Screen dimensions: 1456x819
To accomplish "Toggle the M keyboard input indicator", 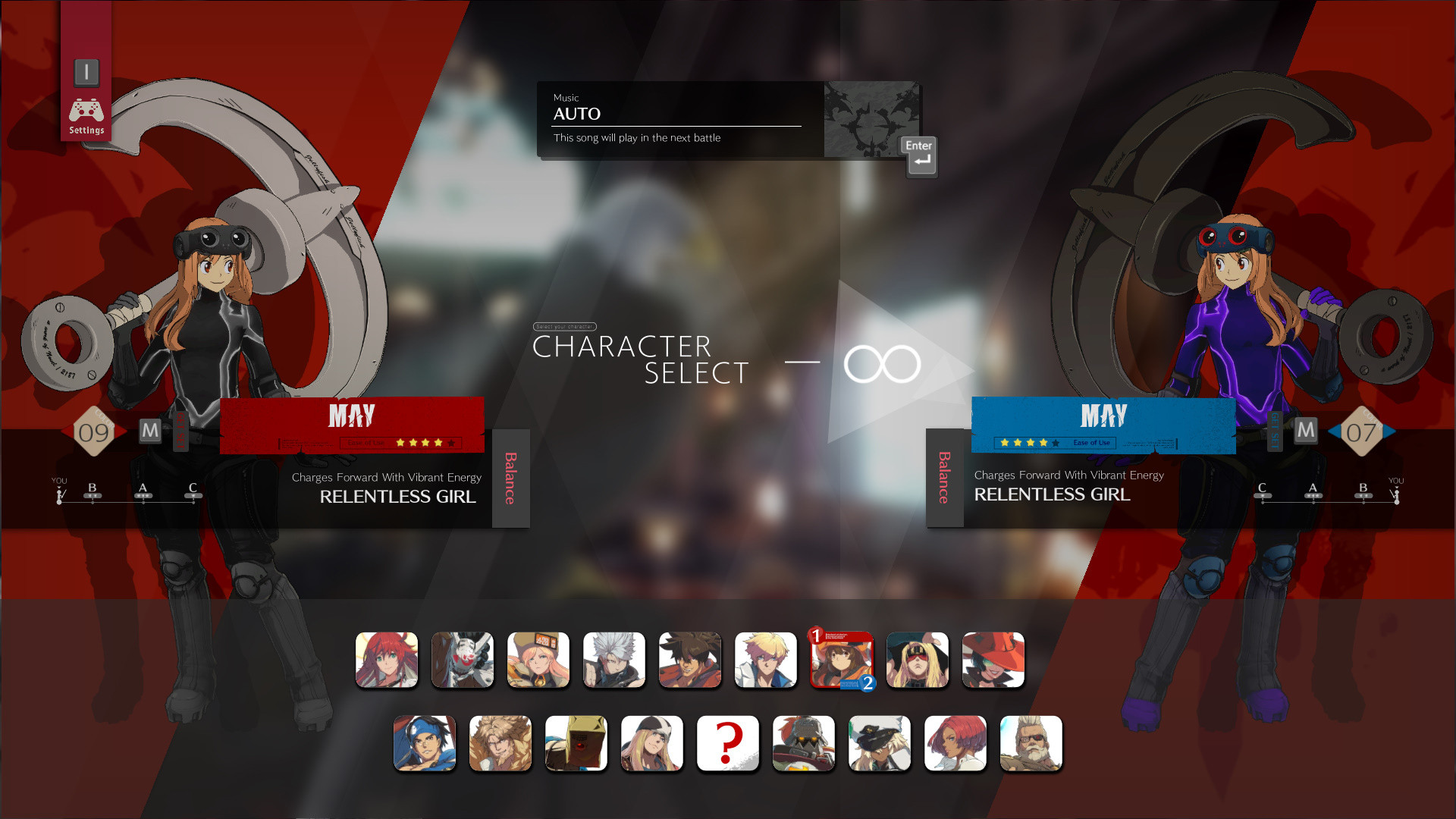I will pos(150,431).
